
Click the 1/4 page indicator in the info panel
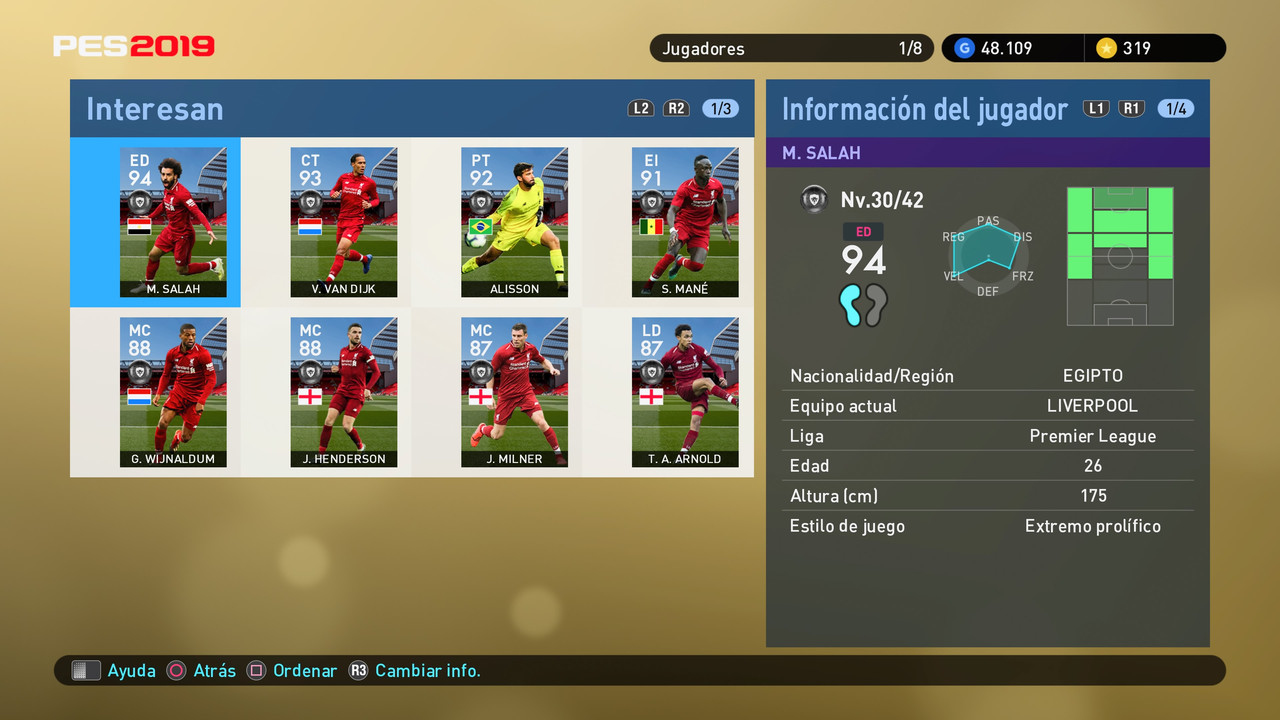point(1175,108)
